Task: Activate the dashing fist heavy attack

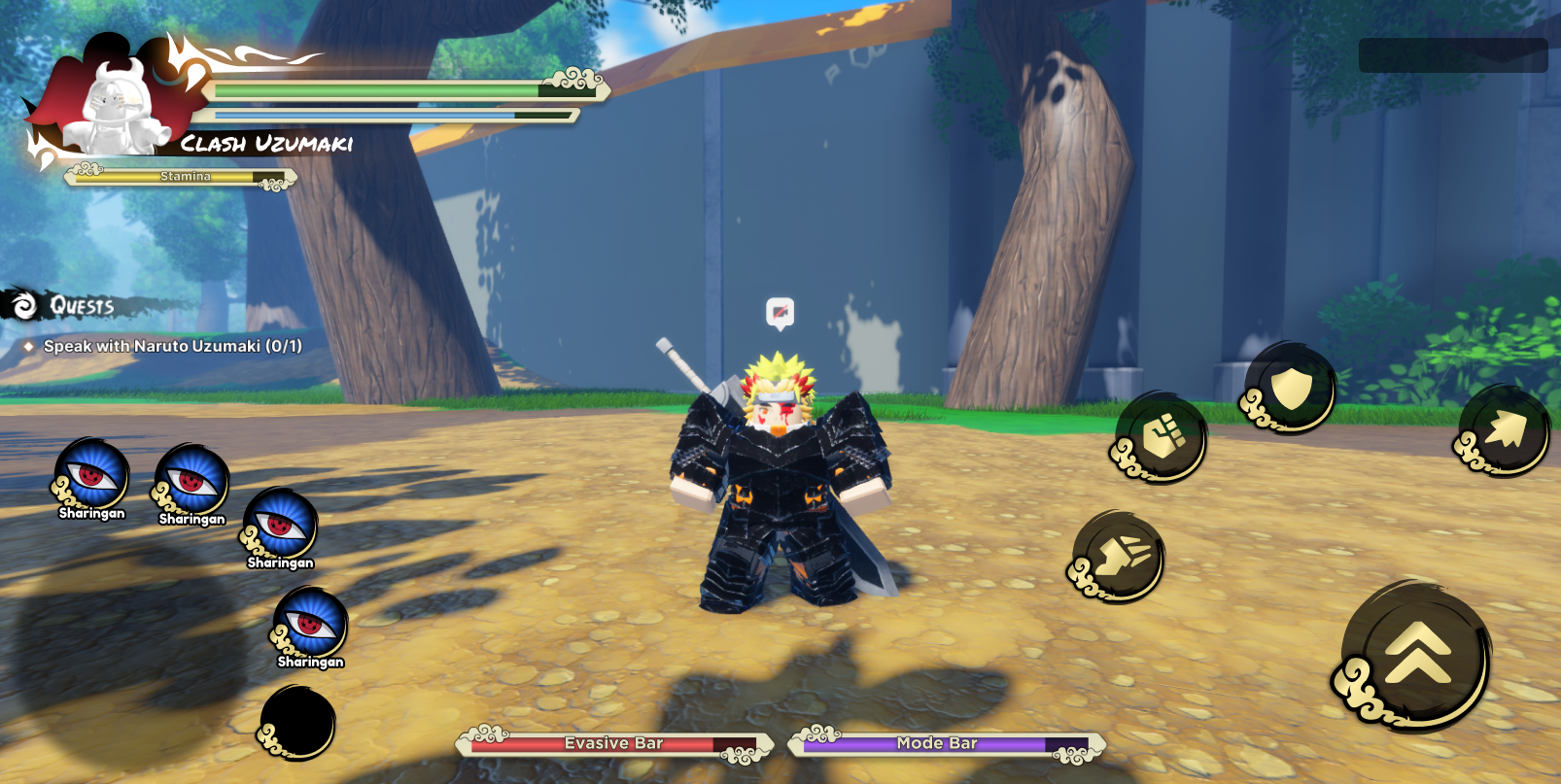Action: (1121, 558)
